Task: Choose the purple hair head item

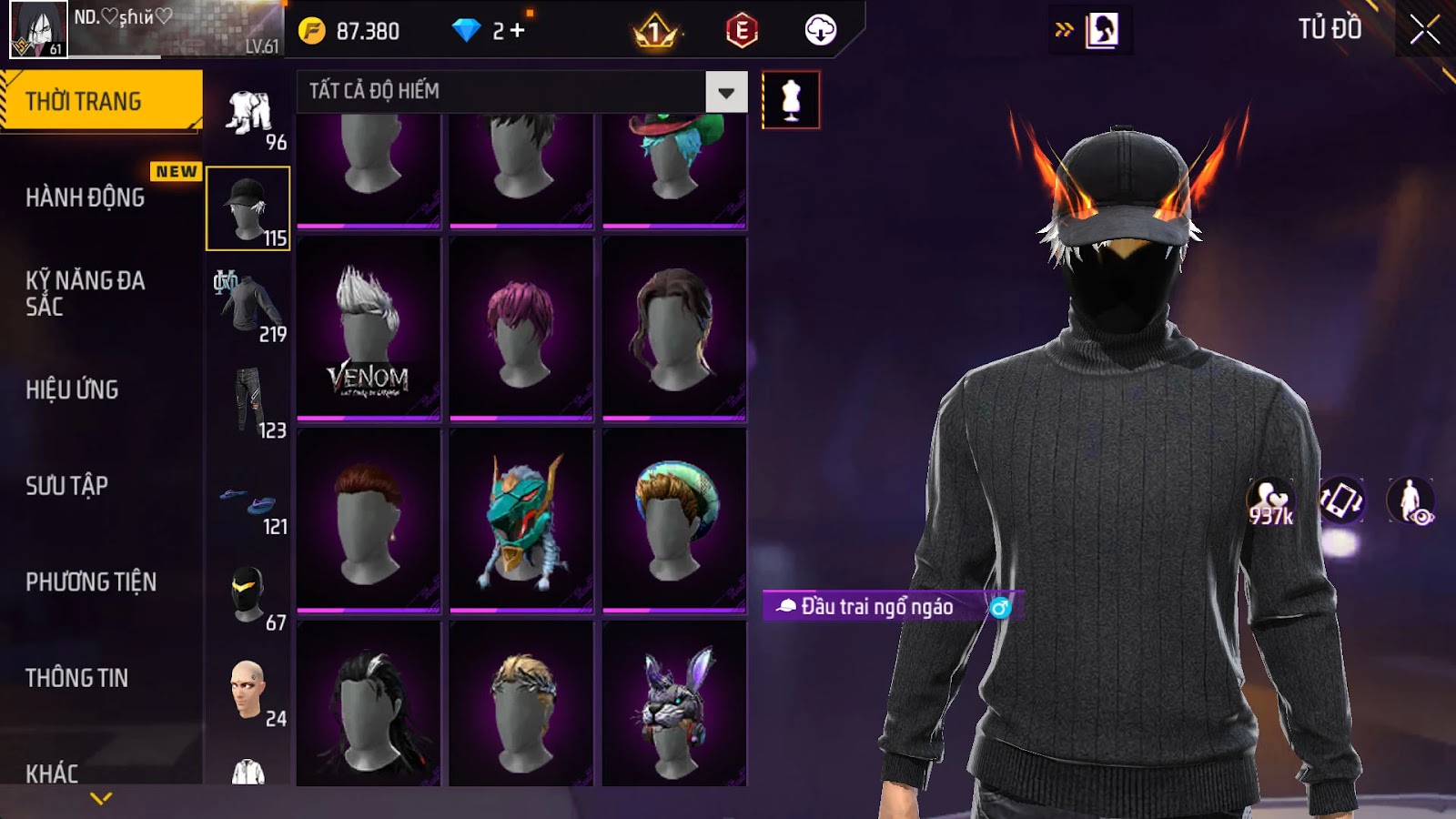Action: coord(521,329)
